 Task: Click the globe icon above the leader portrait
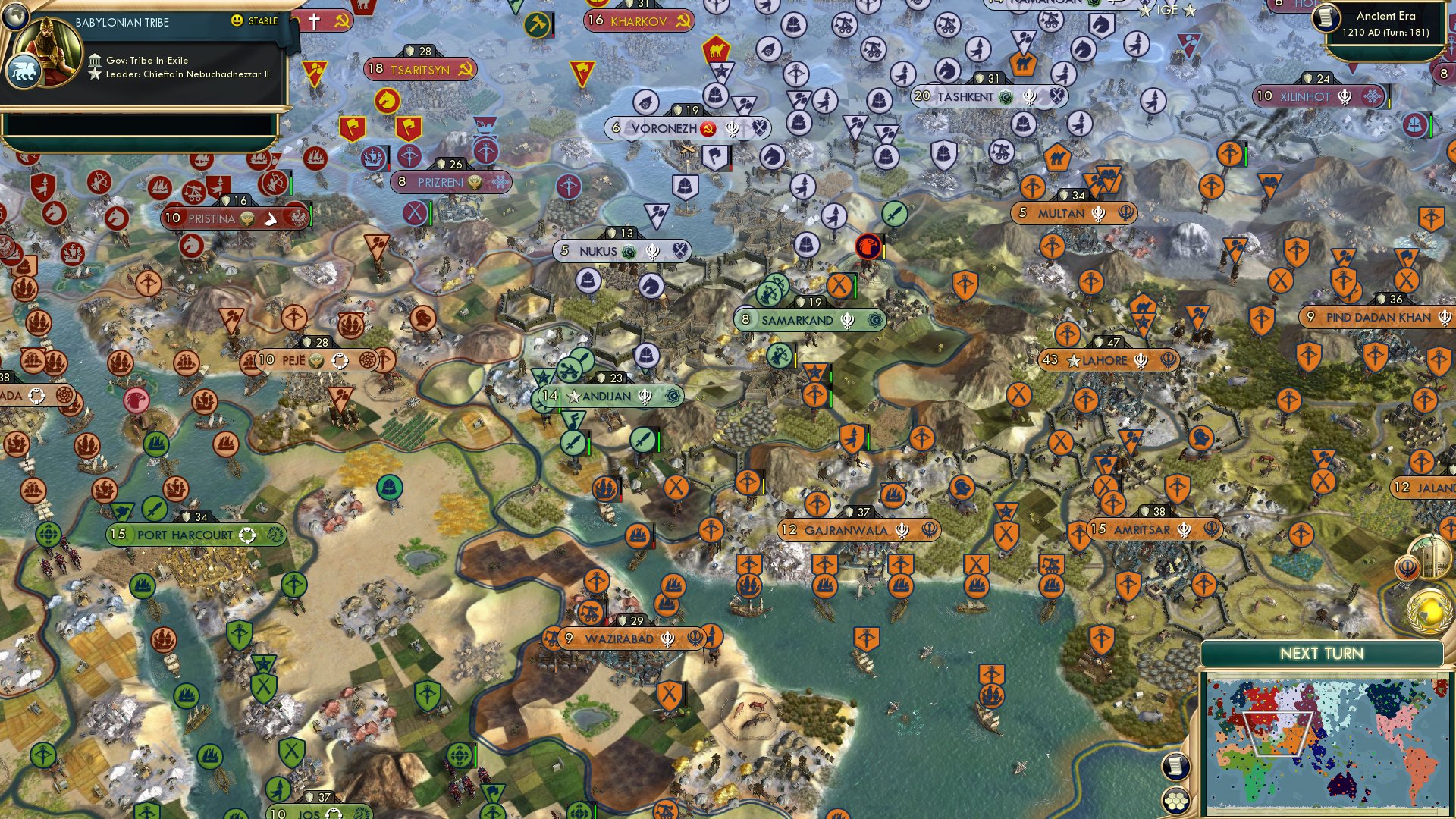14,14
